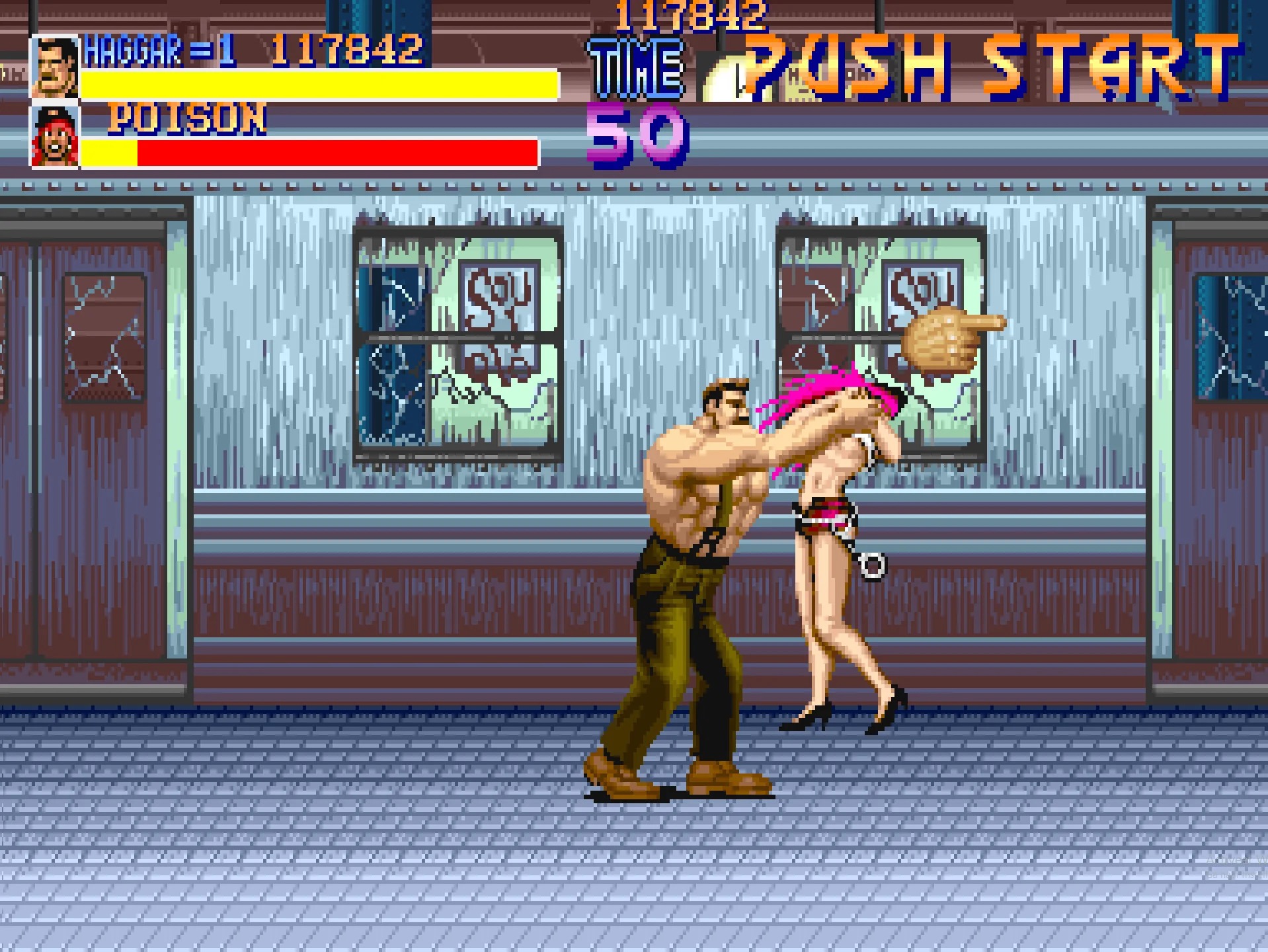Click Haggar's player portrait
This screenshot has height=952, width=1268.
coord(54,67)
